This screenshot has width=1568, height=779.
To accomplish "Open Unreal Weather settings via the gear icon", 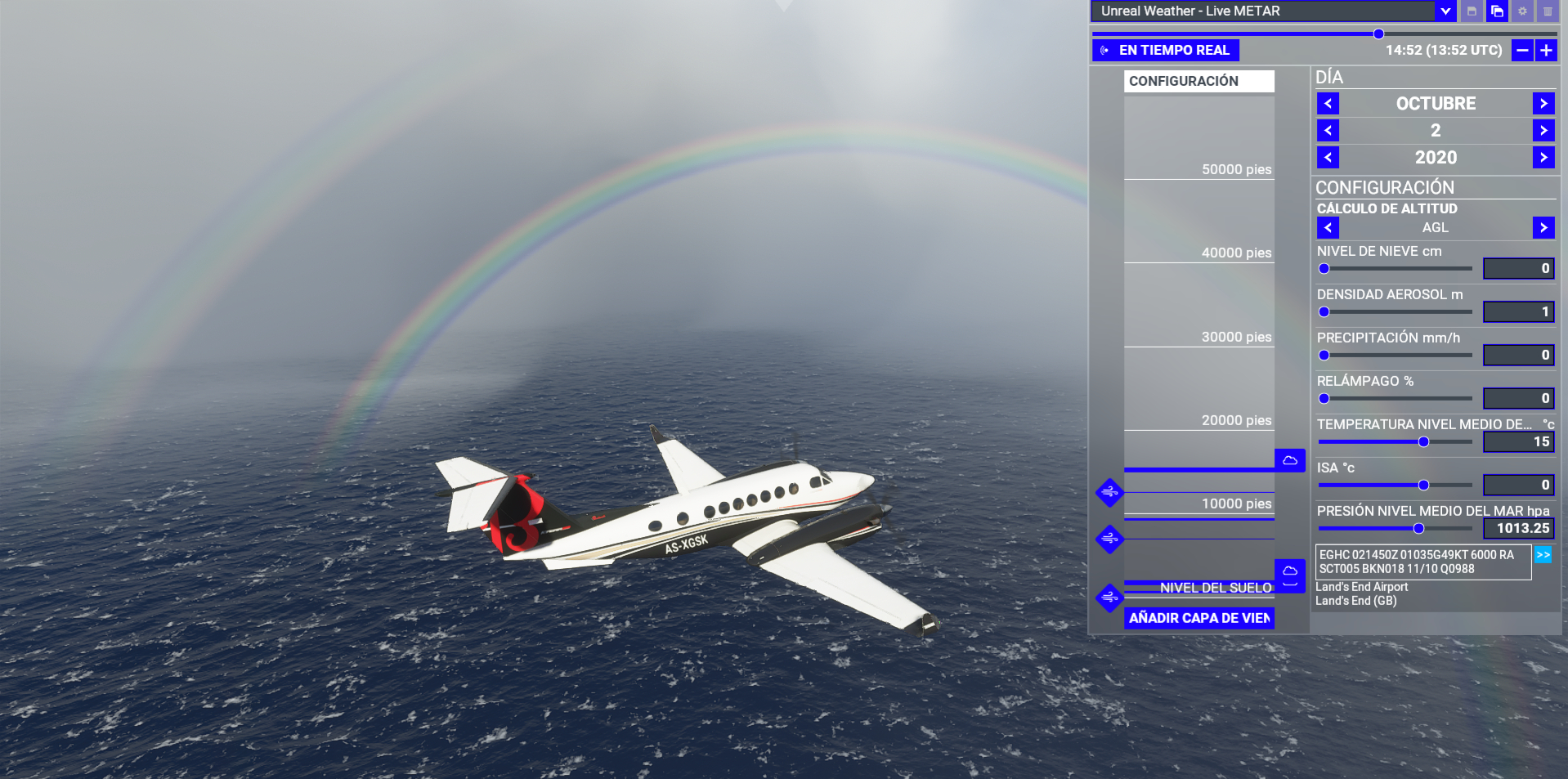I will [1521, 11].
